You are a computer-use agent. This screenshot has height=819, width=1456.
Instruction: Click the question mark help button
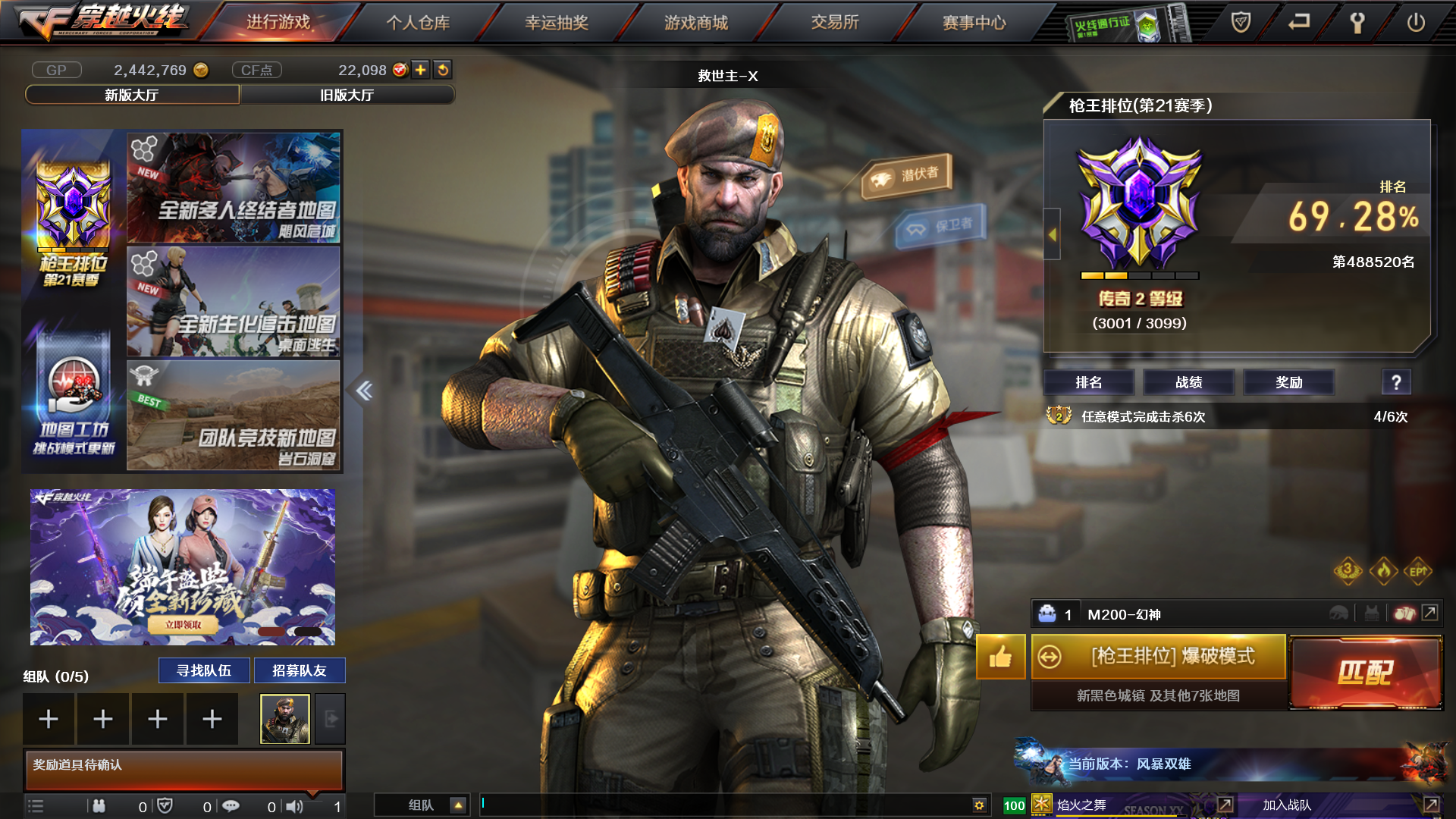pos(1396,382)
